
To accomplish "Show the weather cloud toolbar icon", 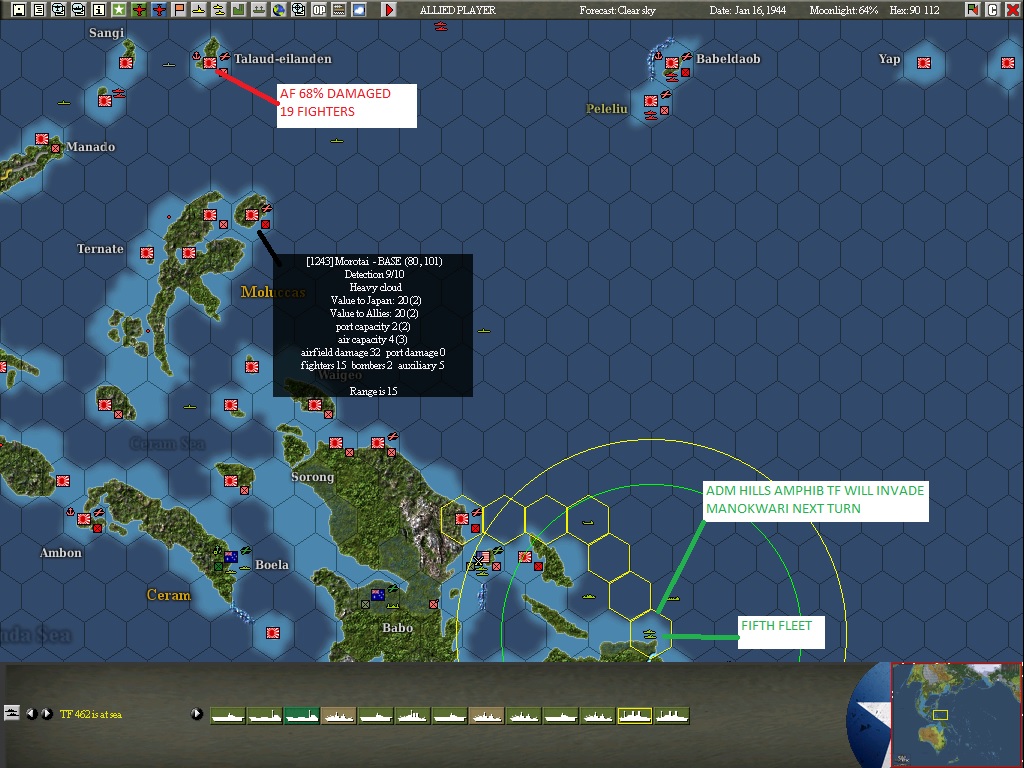I will pyautogui.click(x=359, y=10).
